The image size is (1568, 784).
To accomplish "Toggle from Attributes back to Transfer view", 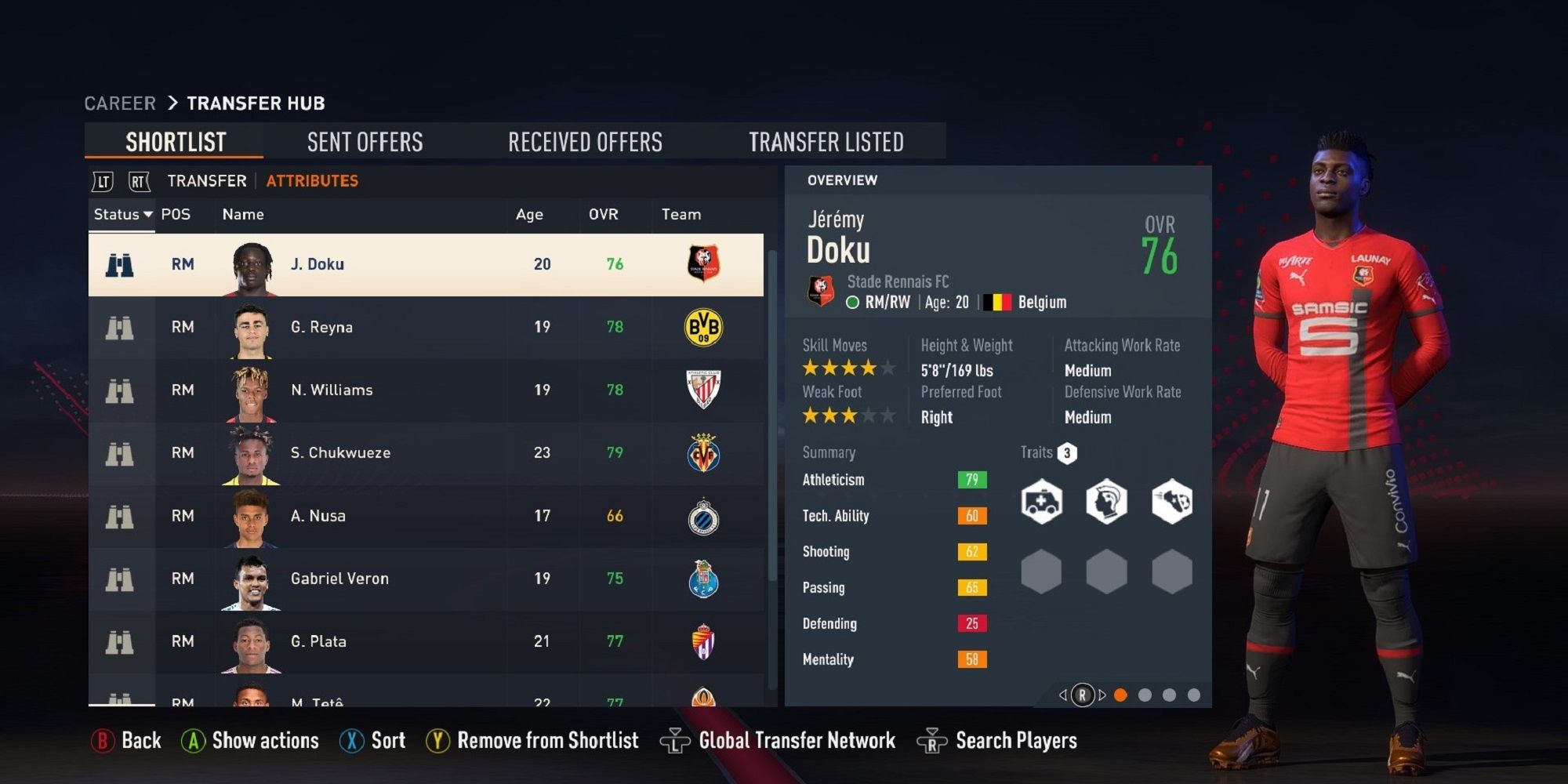I will click(x=205, y=181).
